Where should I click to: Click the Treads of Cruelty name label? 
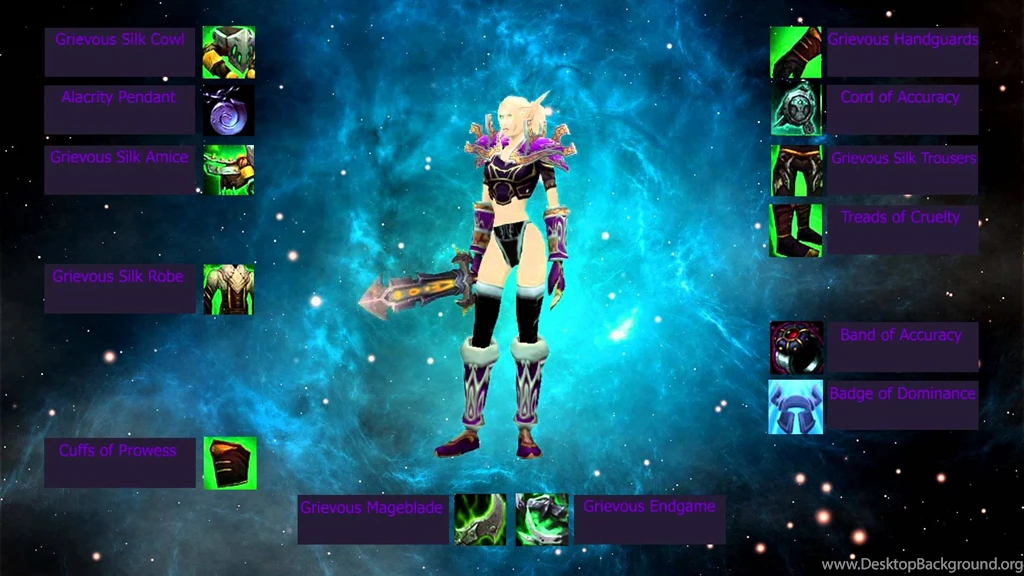(900, 217)
